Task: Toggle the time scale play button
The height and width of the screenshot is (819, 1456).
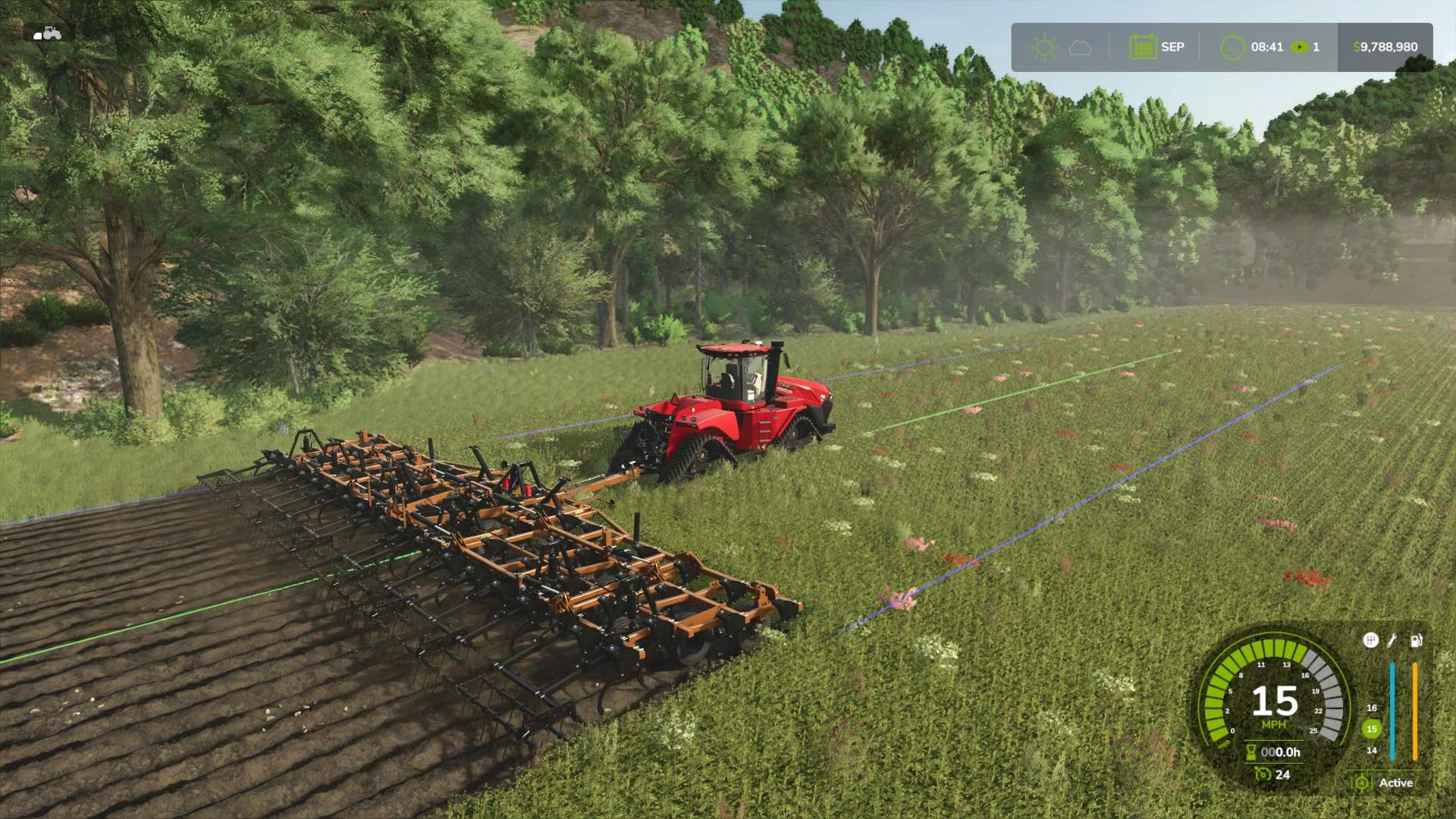Action: tap(1300, 47)
